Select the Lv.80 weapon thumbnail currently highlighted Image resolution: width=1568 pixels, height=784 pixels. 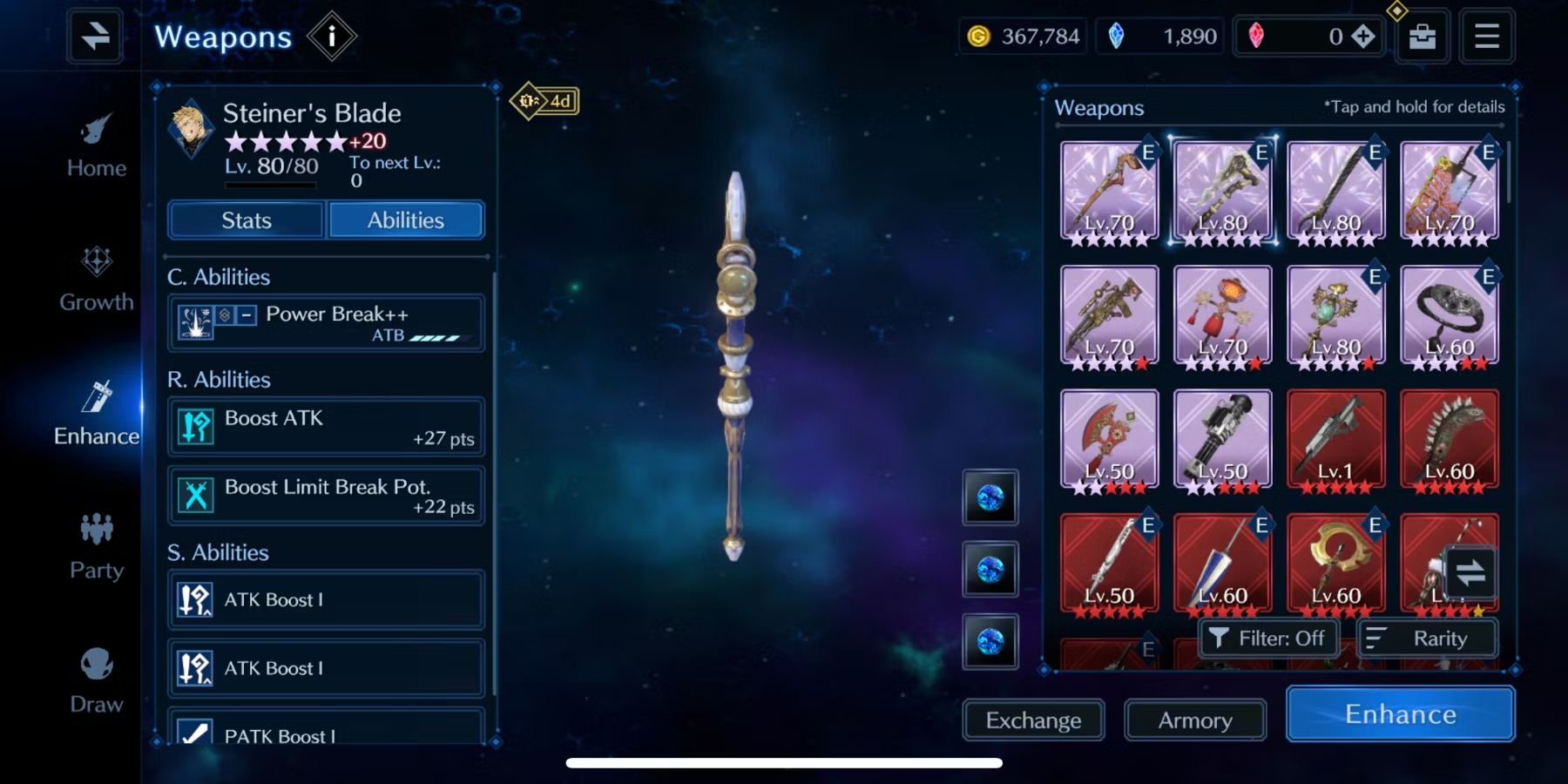(x=1222, y=190)
